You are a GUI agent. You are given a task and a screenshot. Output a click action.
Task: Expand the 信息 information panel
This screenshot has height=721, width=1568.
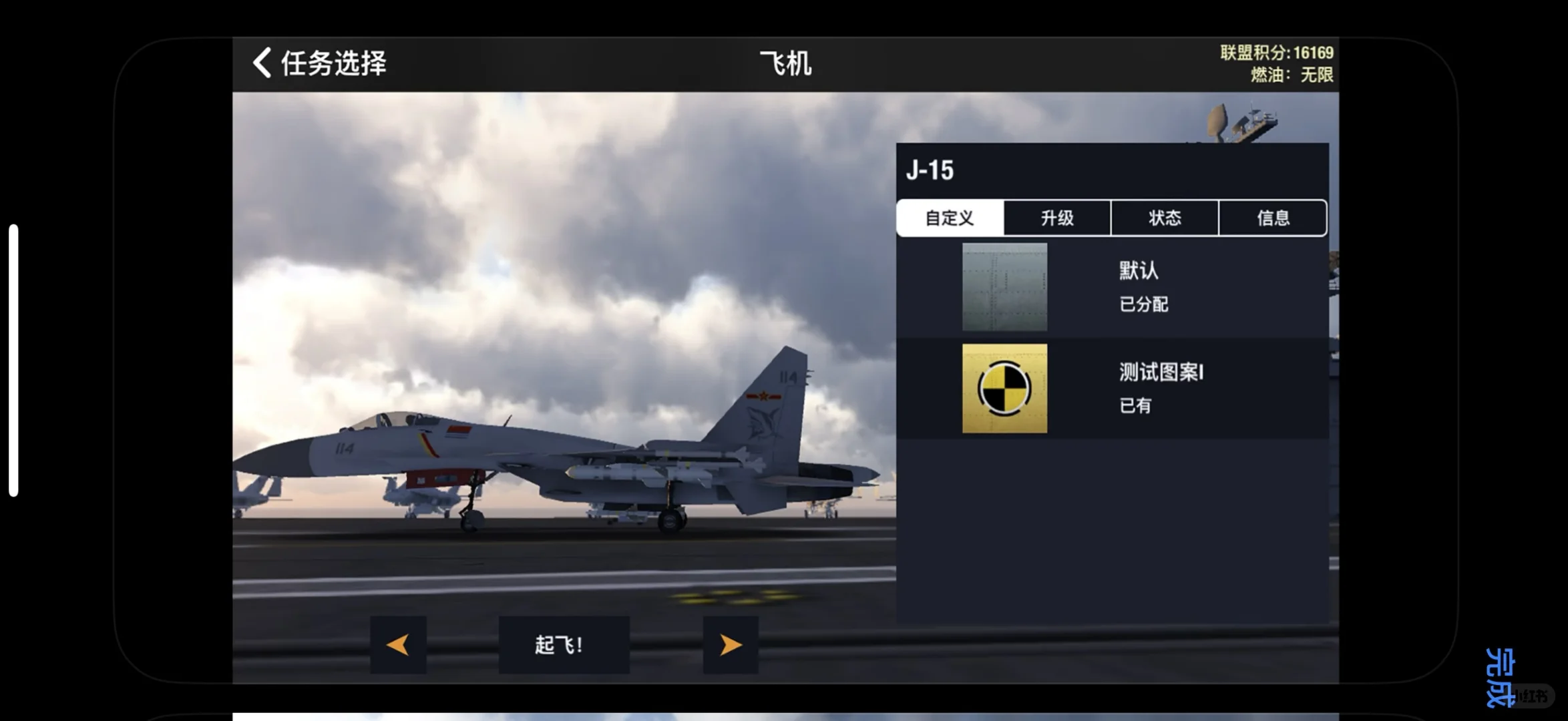[1273, 218]
